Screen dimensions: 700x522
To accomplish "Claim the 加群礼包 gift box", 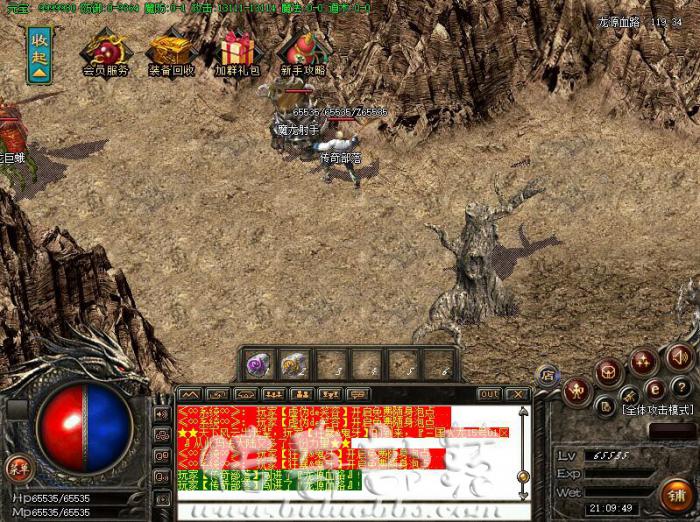I will [x=238, y=52].
